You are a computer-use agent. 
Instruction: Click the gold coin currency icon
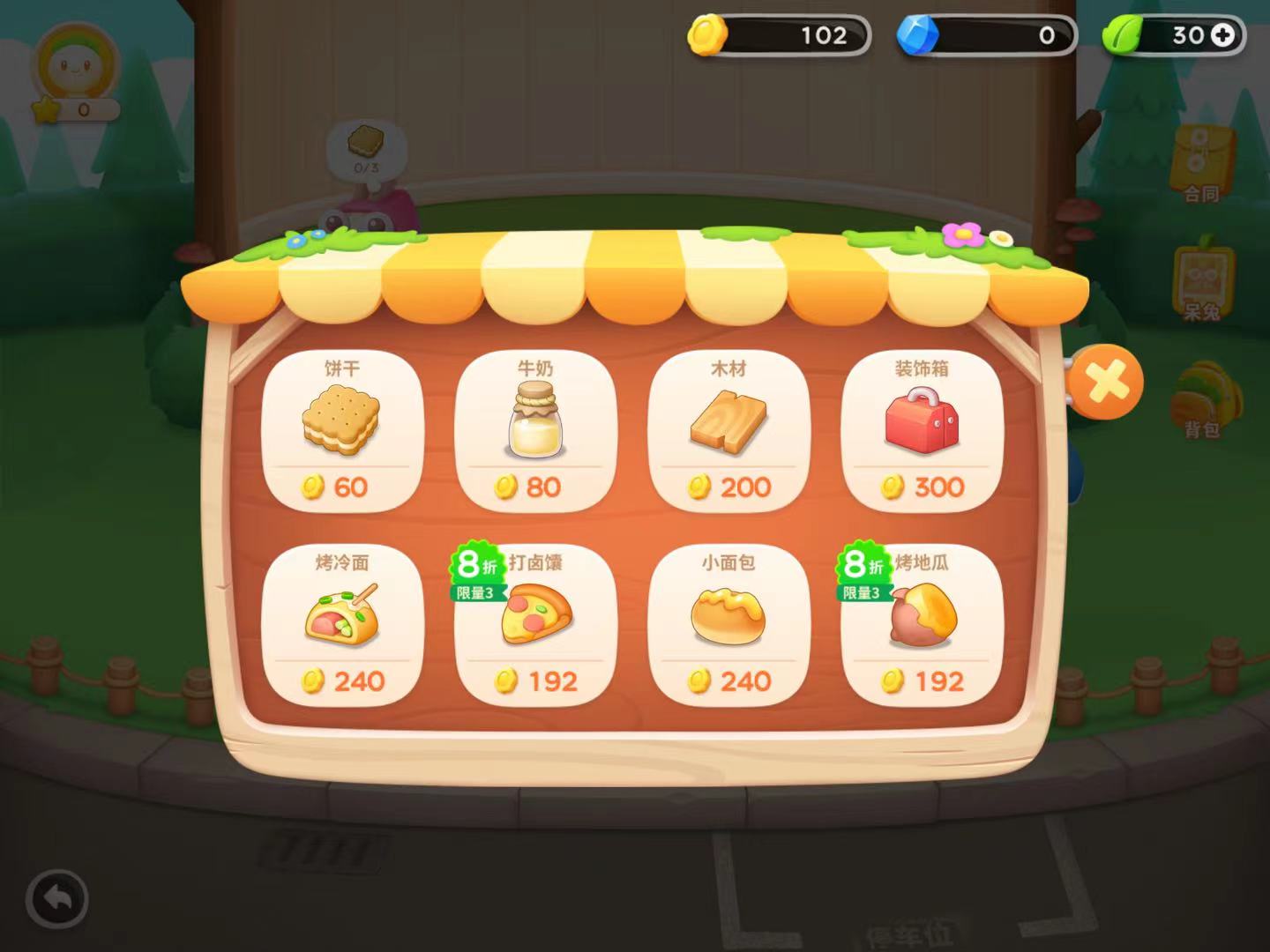click(x=707, y=35)
